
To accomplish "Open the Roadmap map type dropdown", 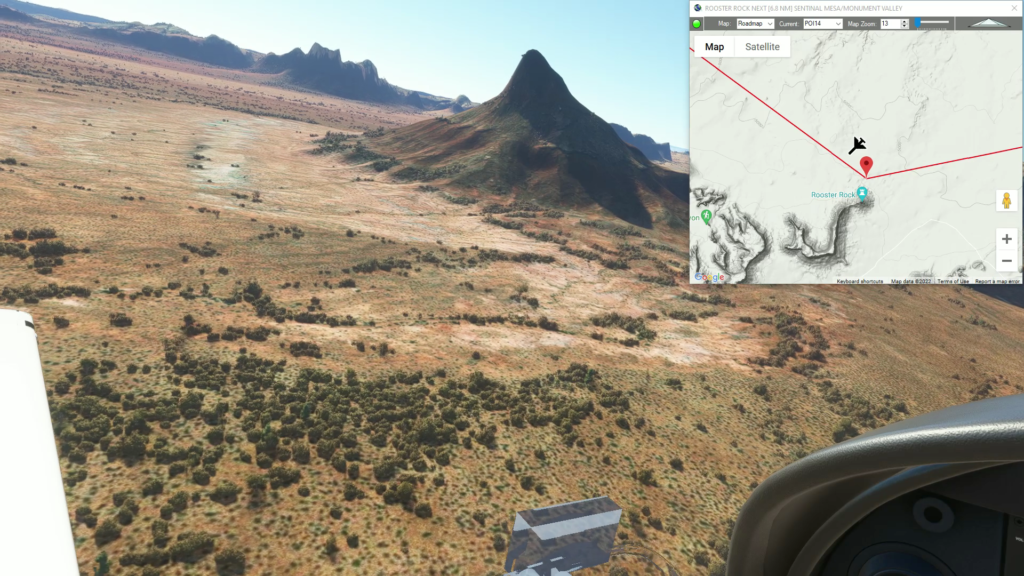I will tap(755, 23).
